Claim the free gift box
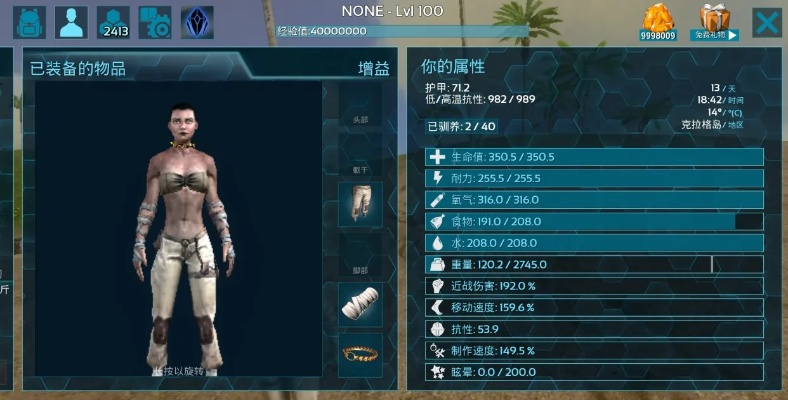 tap(717, 23)
